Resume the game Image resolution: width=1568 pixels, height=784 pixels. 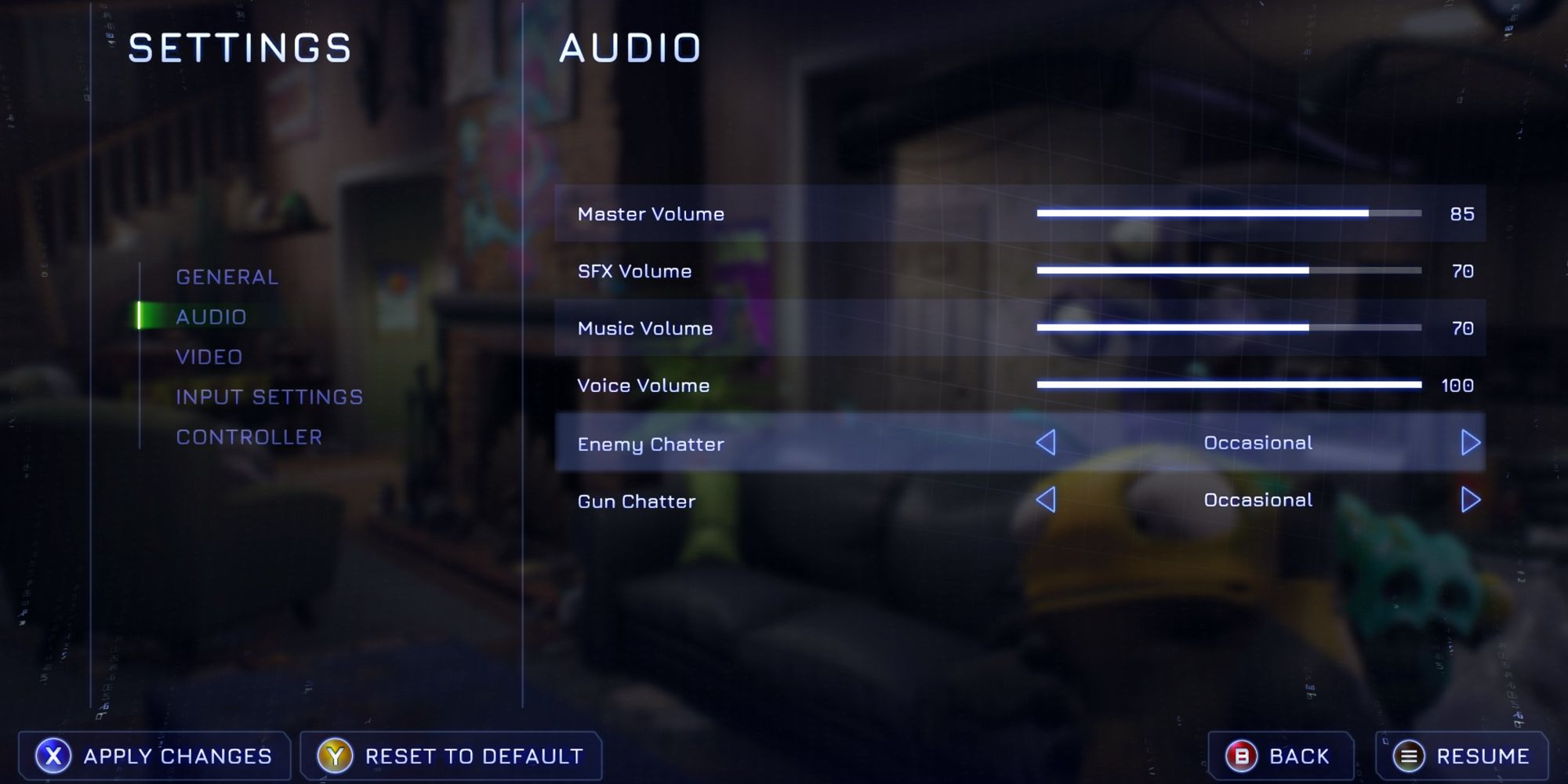tap(1461, 756)
